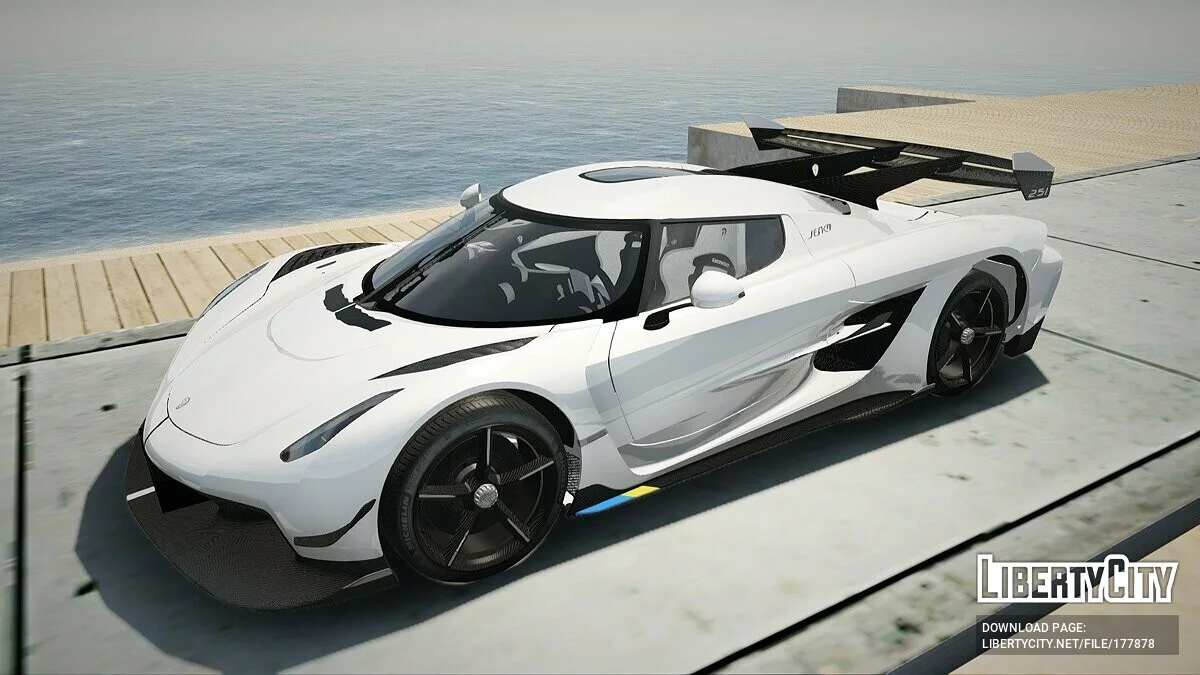This screenshot has height=675, width=1200.
Task: Open the libertycity.net/file/177878 download page link
Action: click(1067, 643)
